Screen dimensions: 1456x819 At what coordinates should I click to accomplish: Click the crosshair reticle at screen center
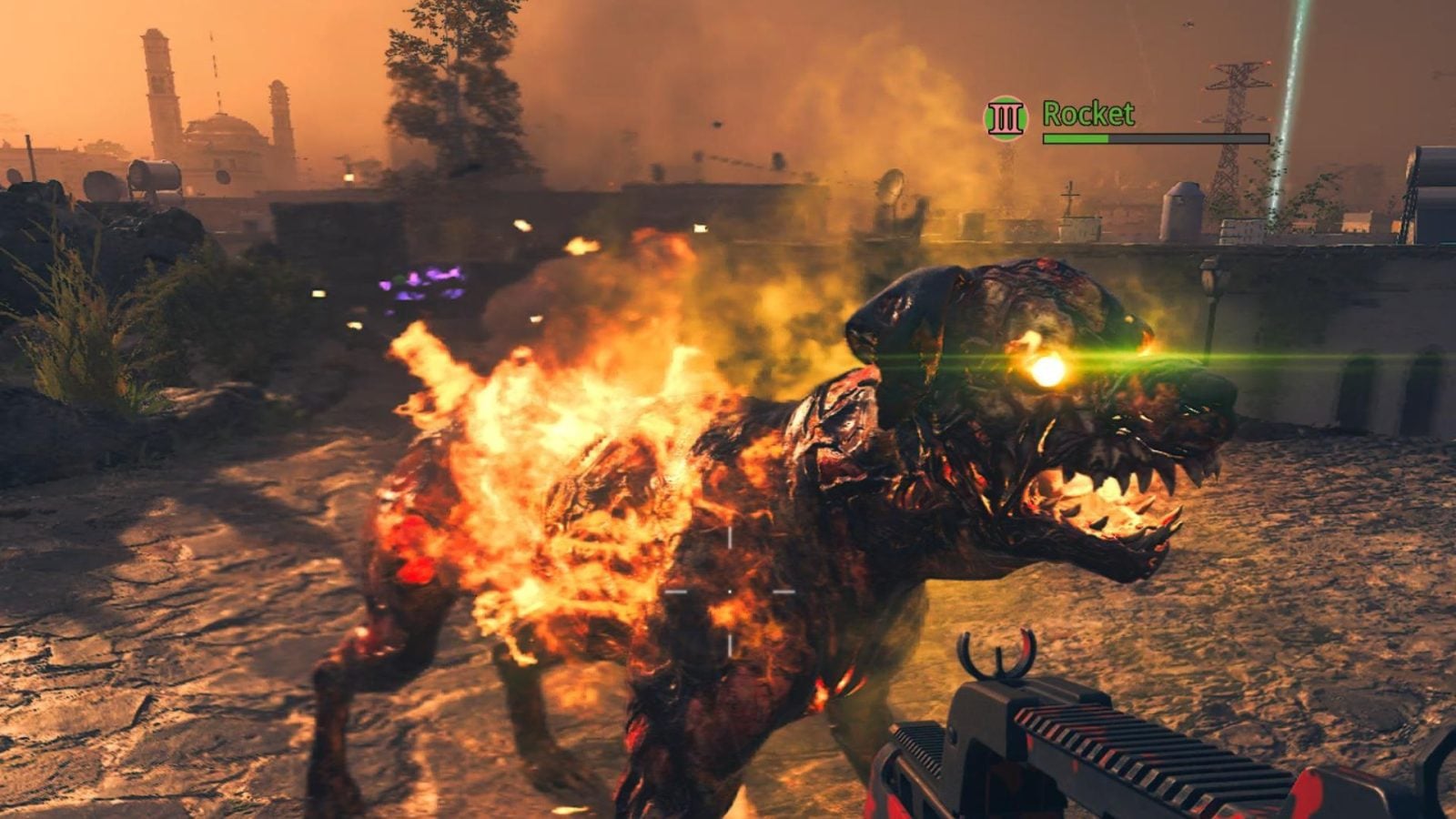point(728,591)
